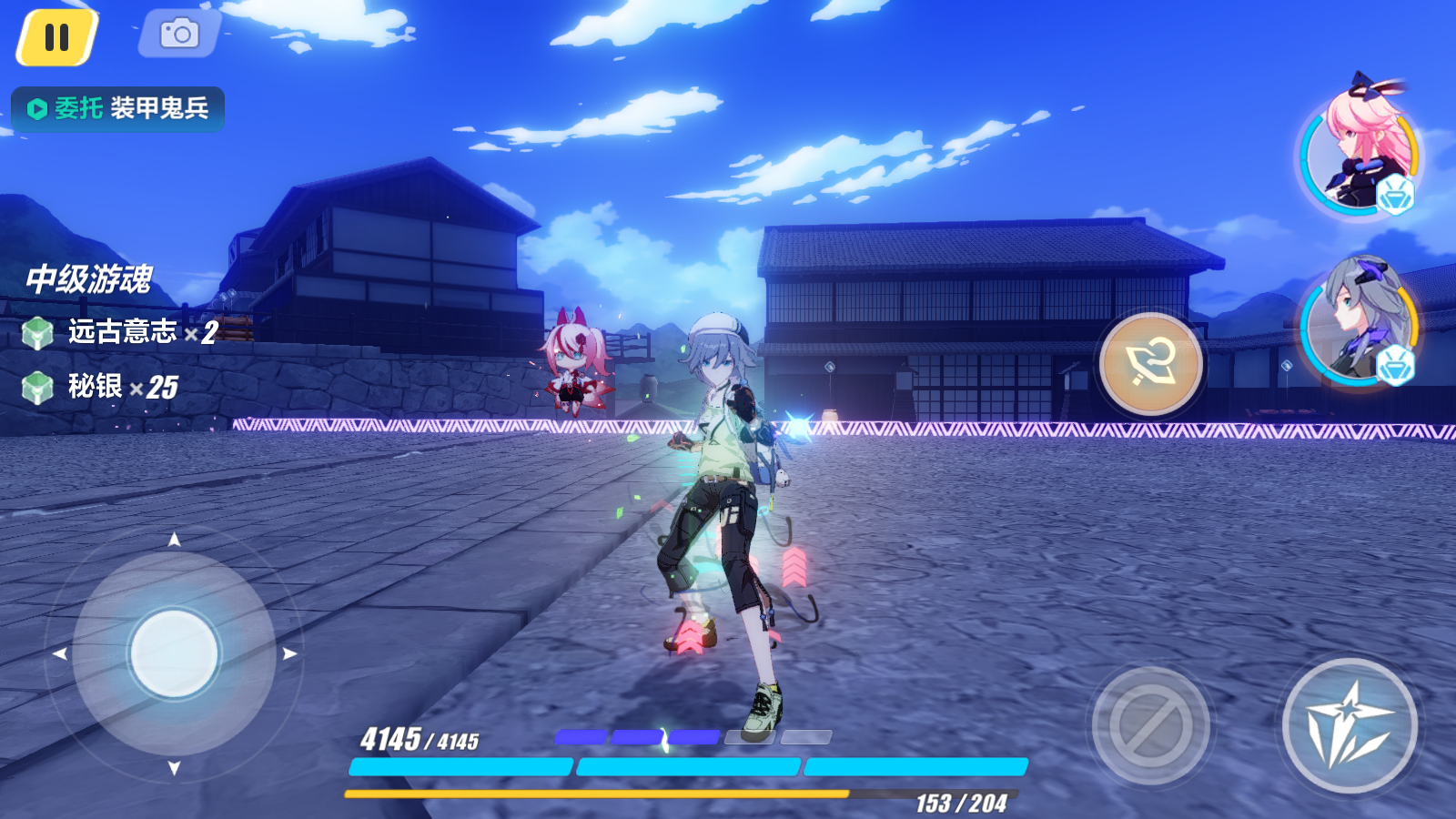Image resolution: width=1456 pixels, height=819 pixels.
Task: Switch to the silver-haired teammate portrait
Action: tap(1358, 321)
